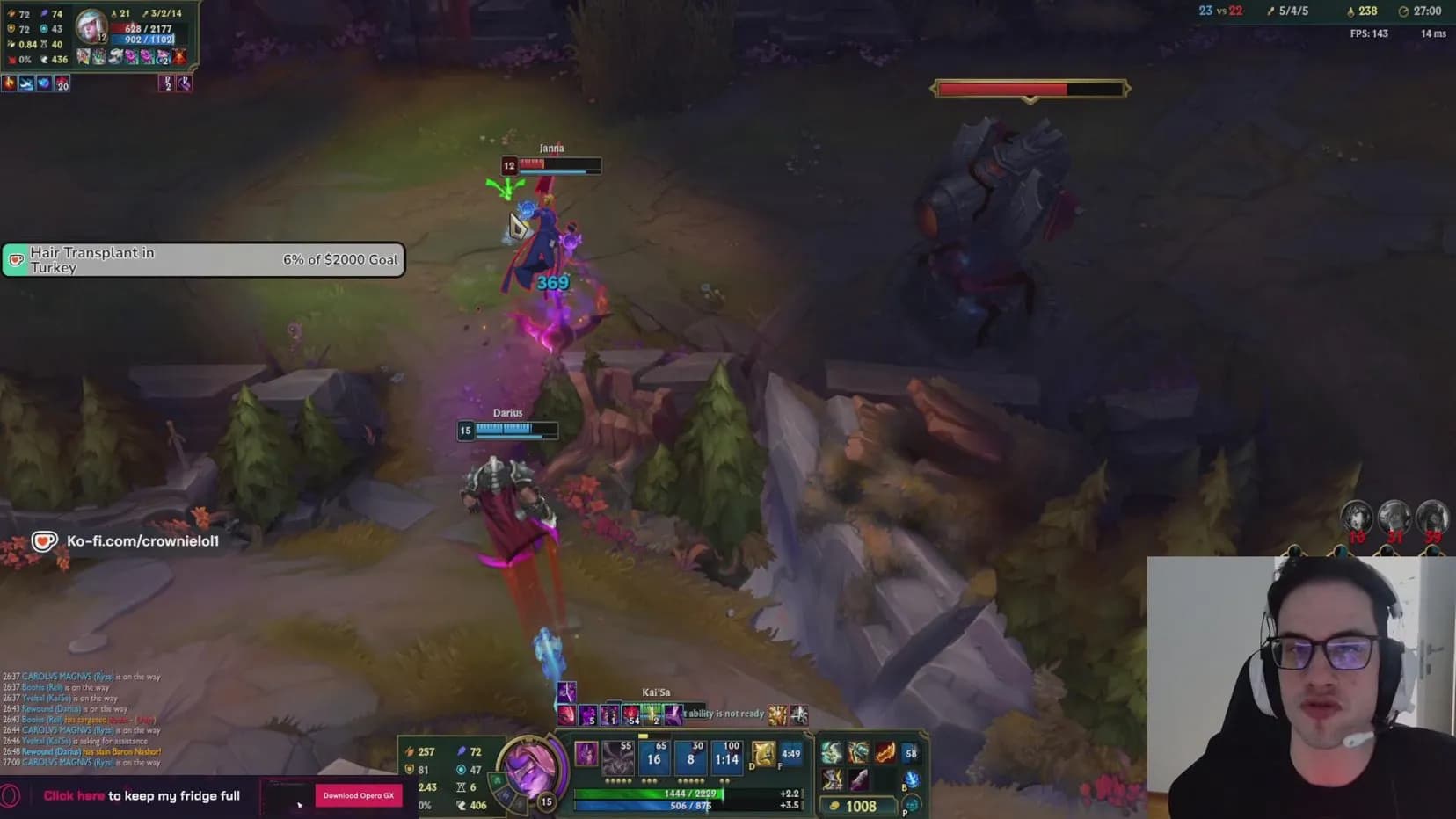The image size is (1456, 819).
Task: Click the "Download Opera GX" button
Action: 358,795
